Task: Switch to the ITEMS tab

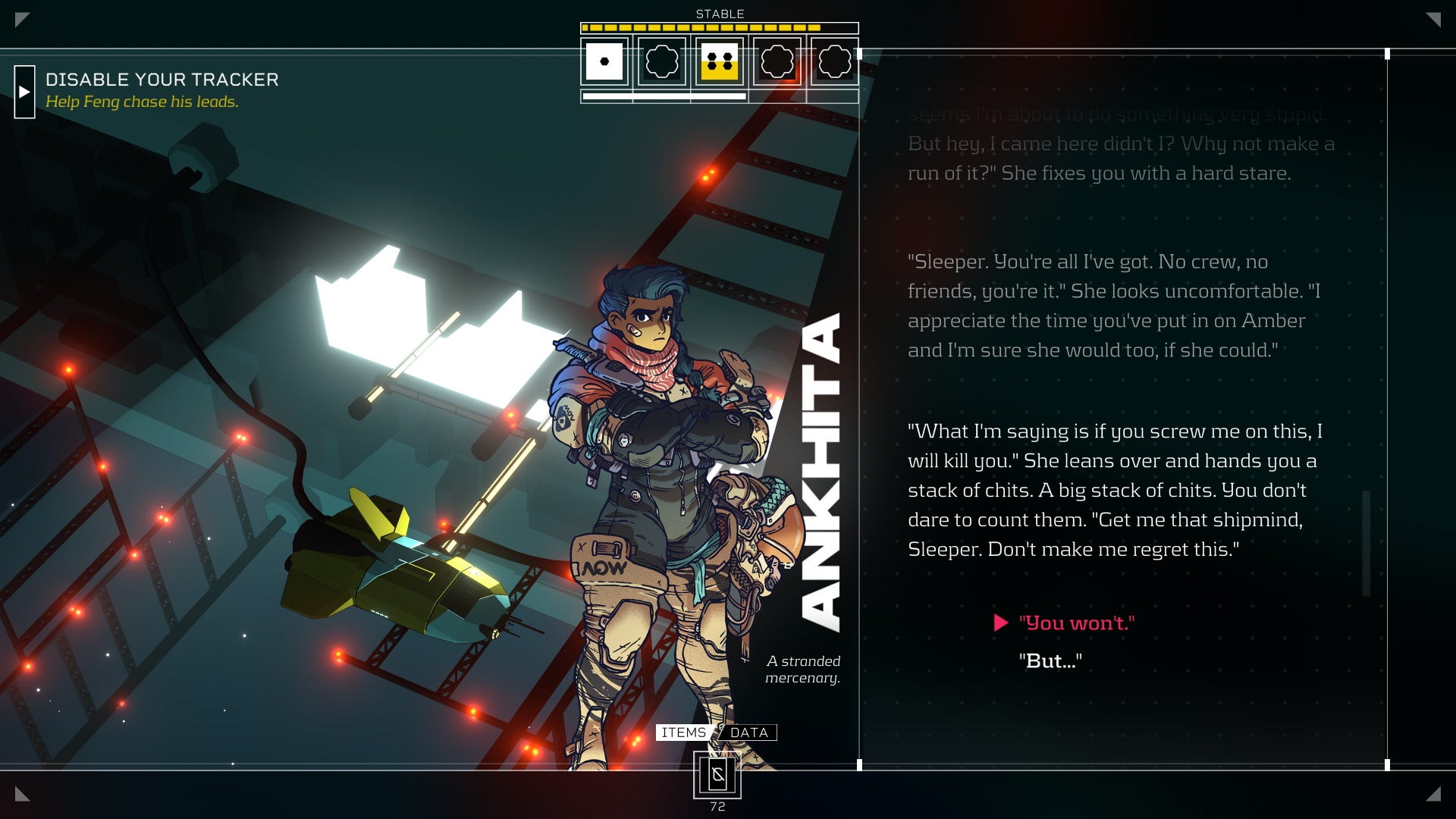Action: (x=683, y=733)
